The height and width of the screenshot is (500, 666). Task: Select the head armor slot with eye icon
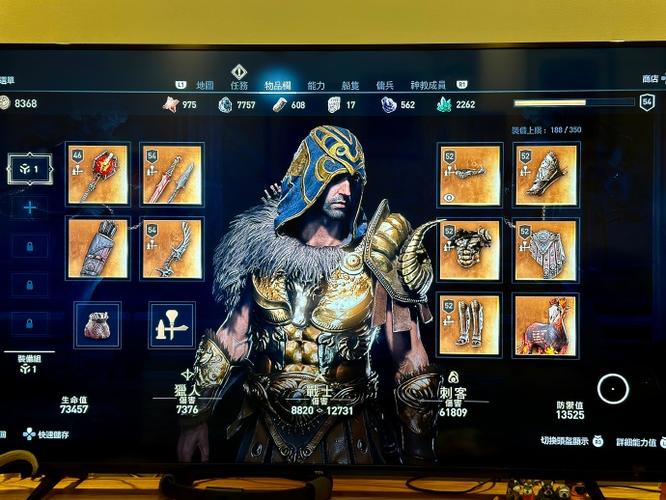[x=469, y=175]
